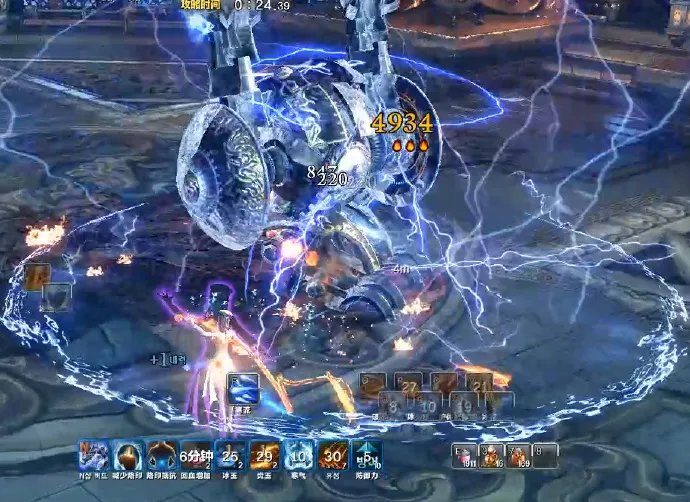690x502 pixels.
Task: Click the 6分钟 buff icon
Action: (x=196, y=456)
